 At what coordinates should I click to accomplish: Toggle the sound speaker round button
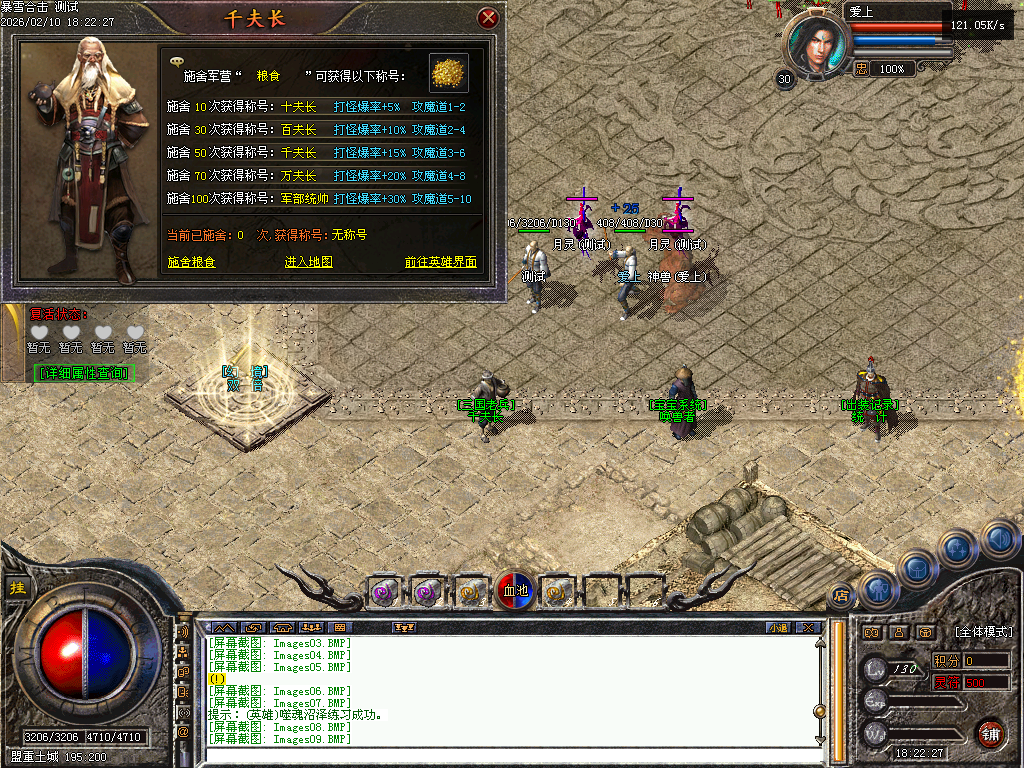click(998, 538)
